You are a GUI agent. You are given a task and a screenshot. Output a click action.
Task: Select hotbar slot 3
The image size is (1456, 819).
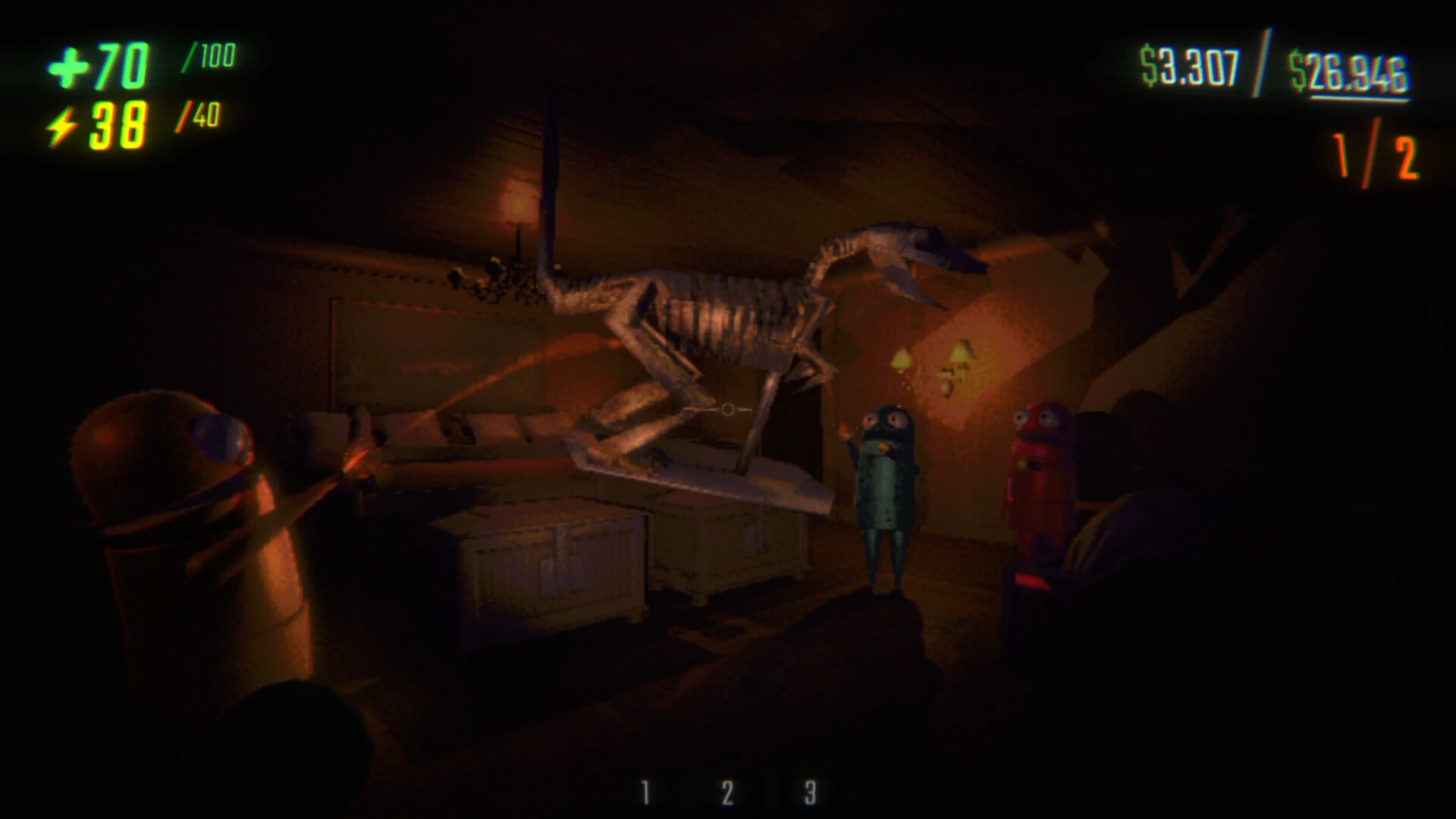point(808,791)
